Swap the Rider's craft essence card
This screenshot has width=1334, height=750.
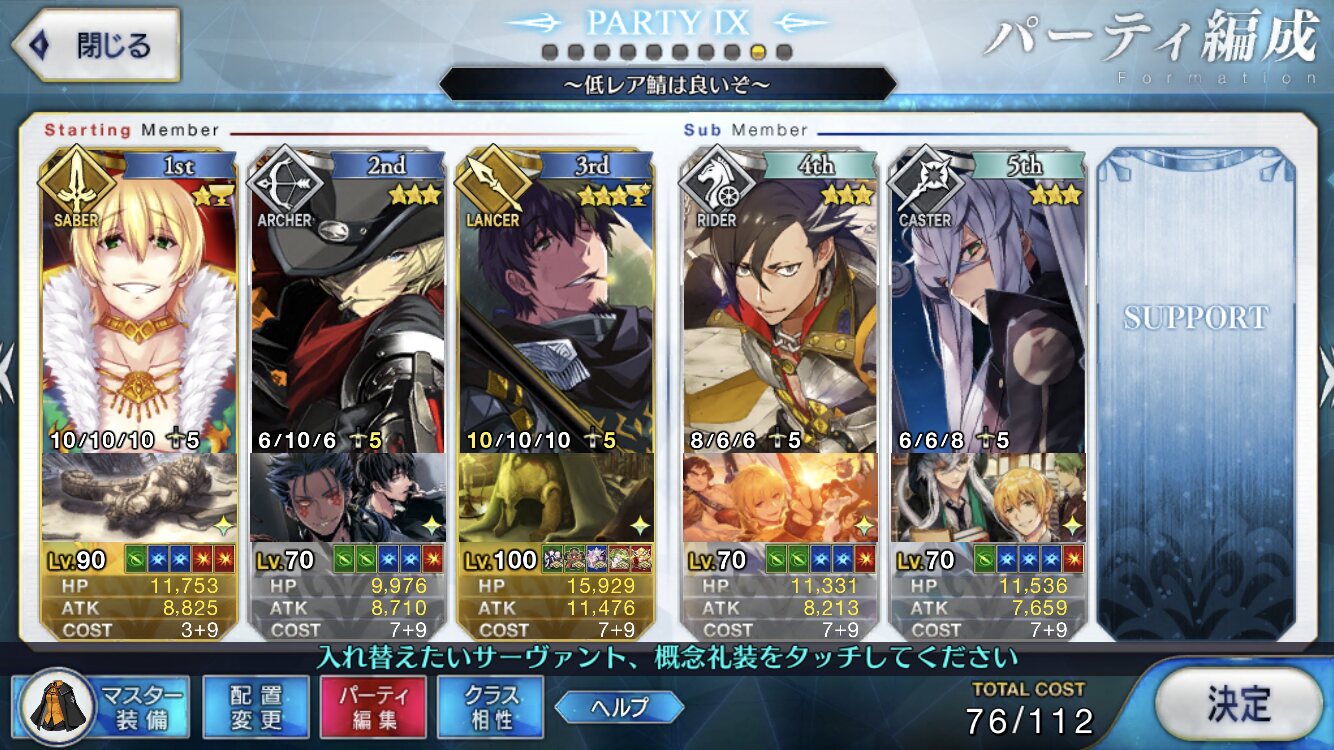[780, 496]
